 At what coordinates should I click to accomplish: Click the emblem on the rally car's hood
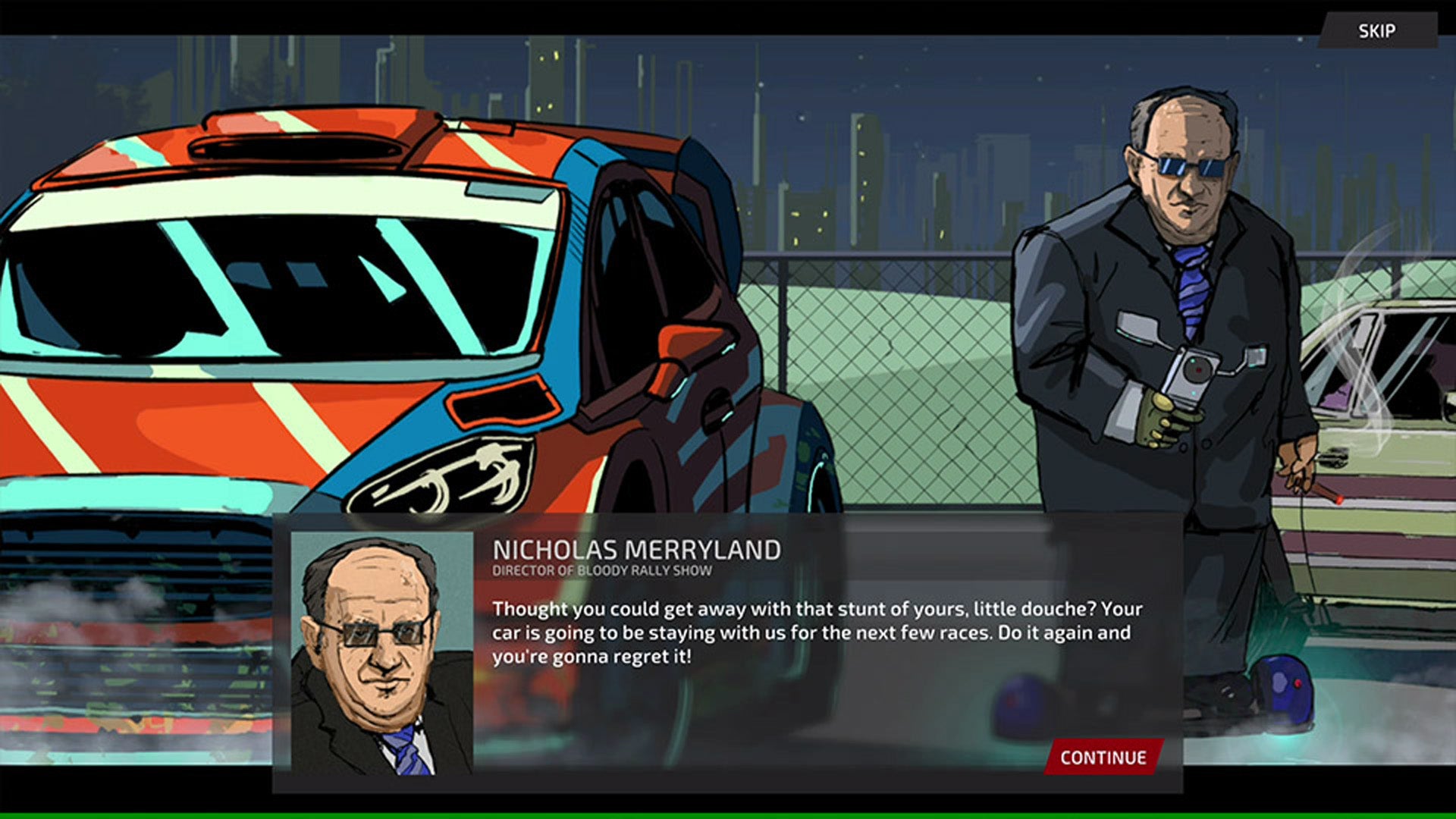(x=444, y=474)
